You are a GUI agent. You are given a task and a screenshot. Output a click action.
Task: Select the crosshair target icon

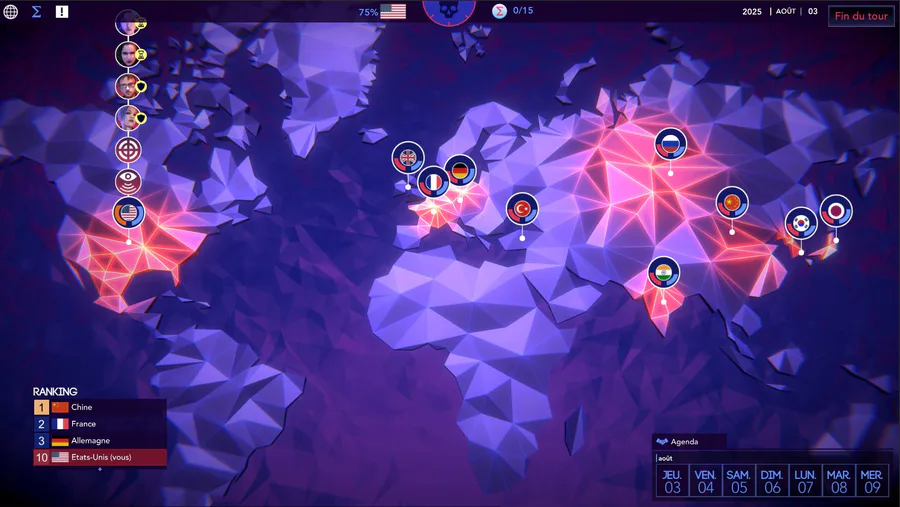click(x=128, y=150)
